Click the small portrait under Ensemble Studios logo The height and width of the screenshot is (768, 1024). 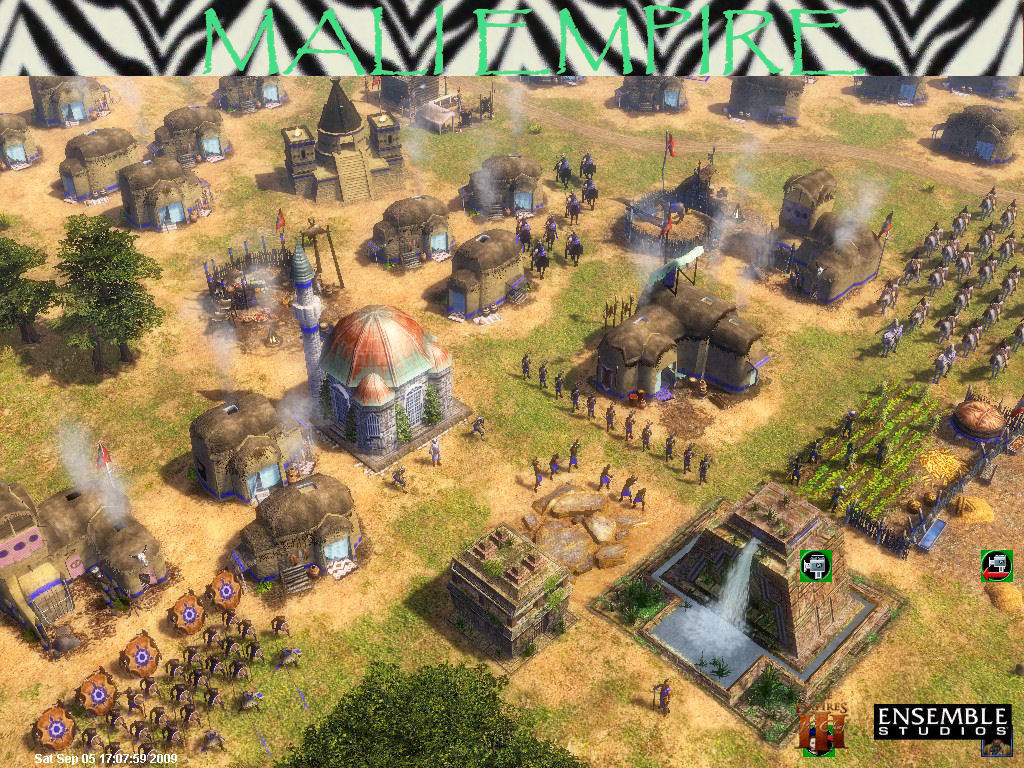(x=993, y=745)
